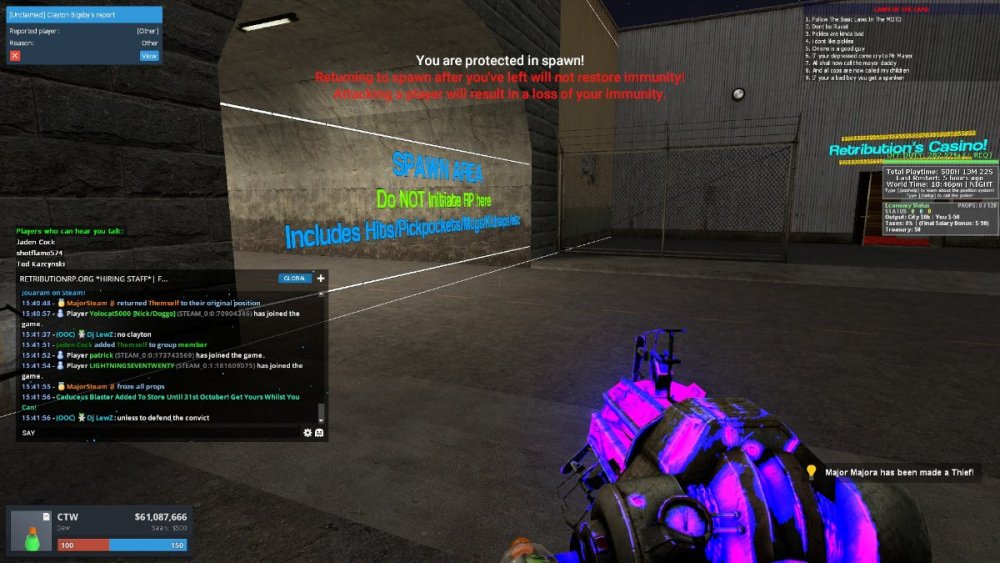The height and width of the screenshot is (563, 1000).
Task: Click the chat scrollbar
Action: click(x=321, y=413)
